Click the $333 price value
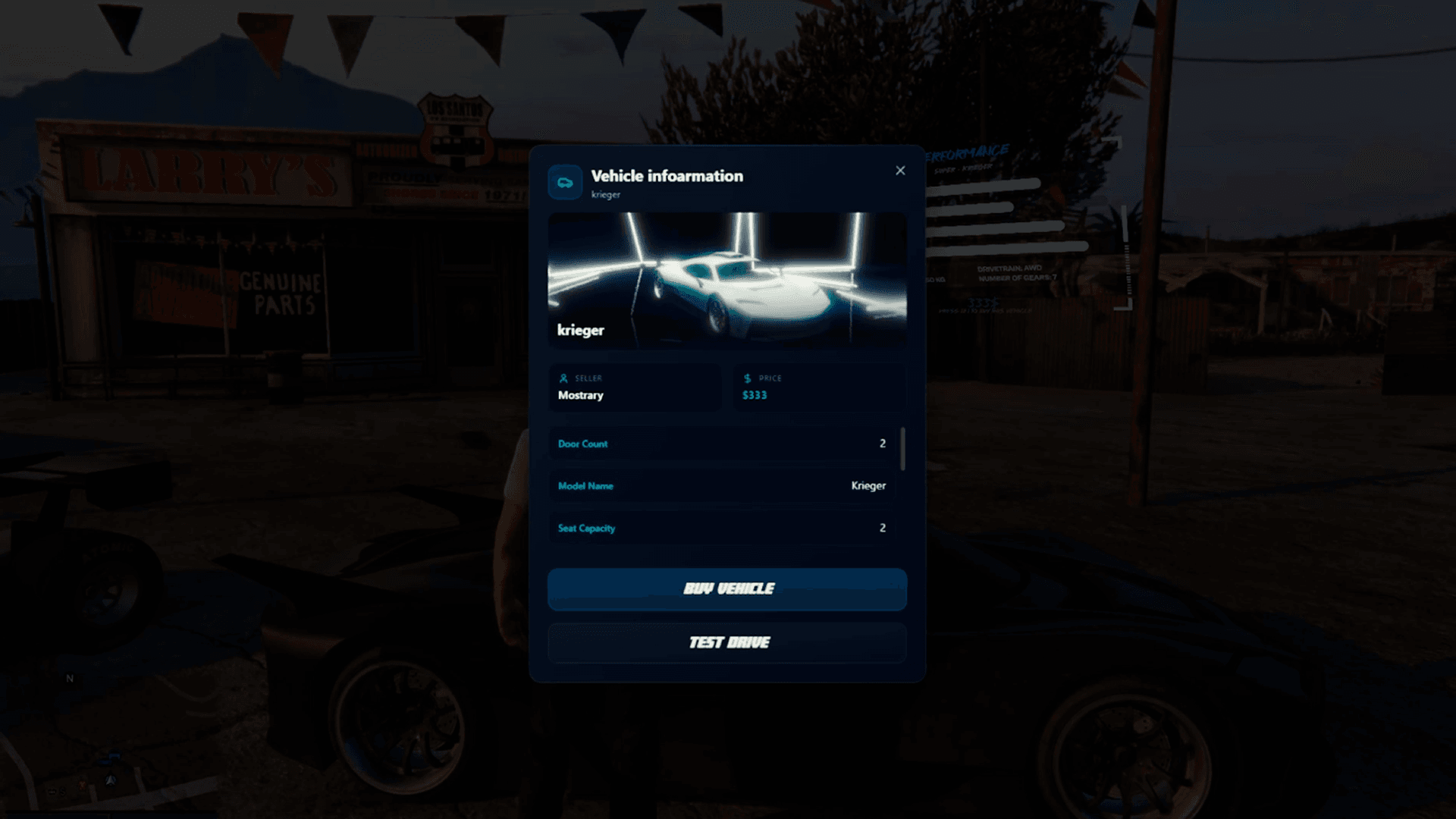 click(755, 395)
